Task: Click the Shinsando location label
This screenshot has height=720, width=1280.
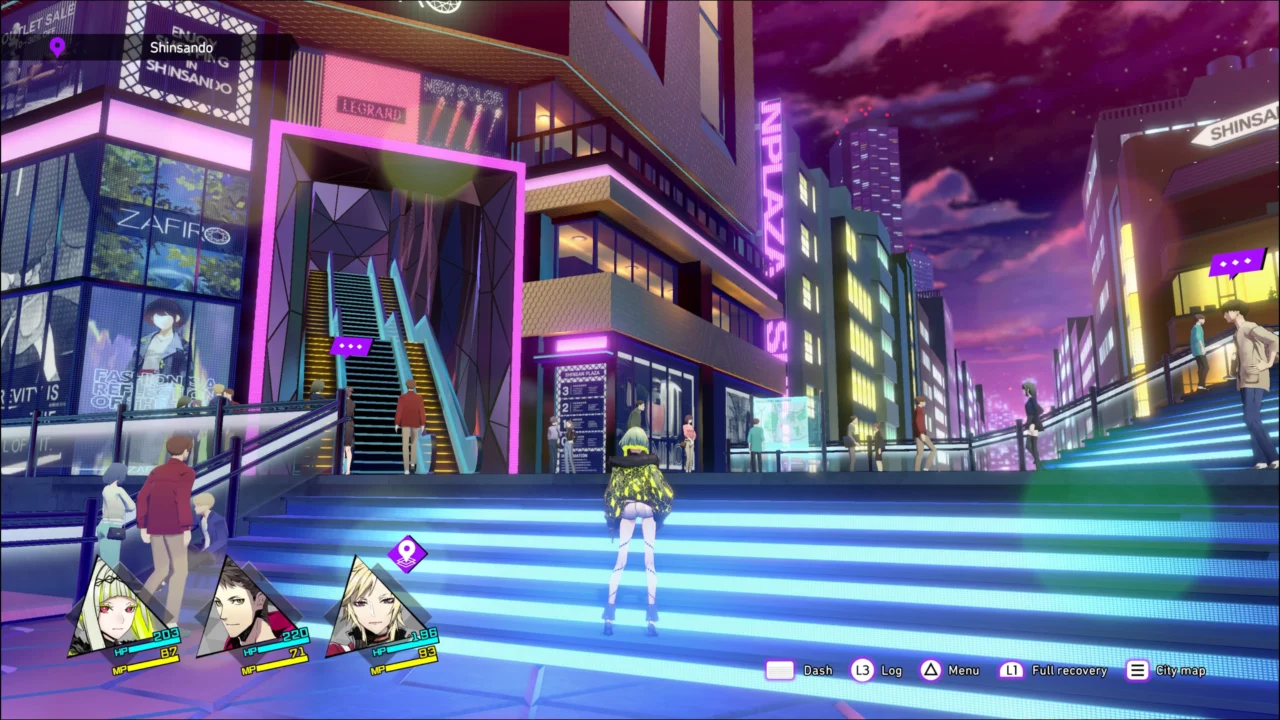Action: (181, 47)
